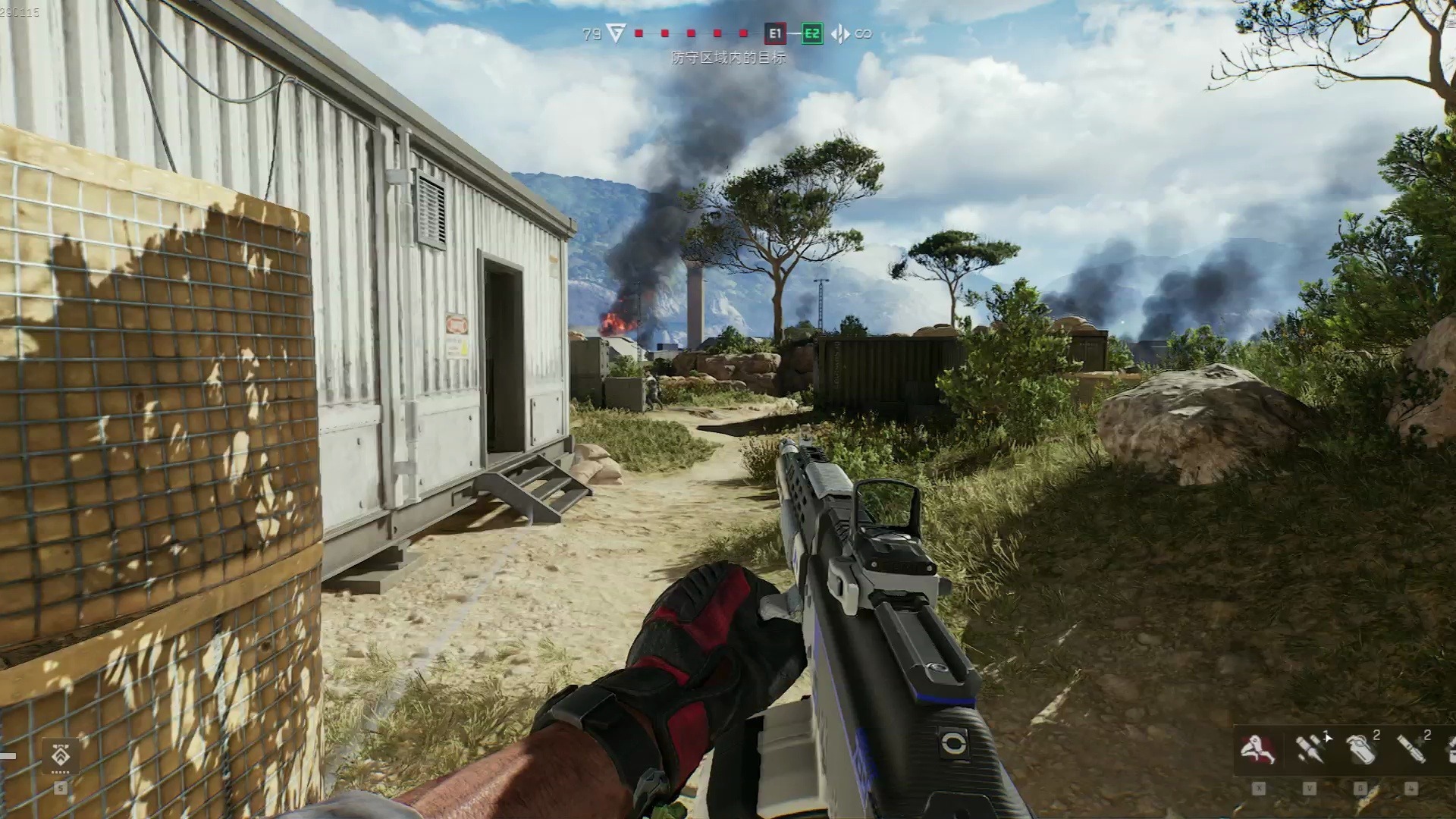
Task: Click the attacking team triangle emblem
Action: point(615,33)
